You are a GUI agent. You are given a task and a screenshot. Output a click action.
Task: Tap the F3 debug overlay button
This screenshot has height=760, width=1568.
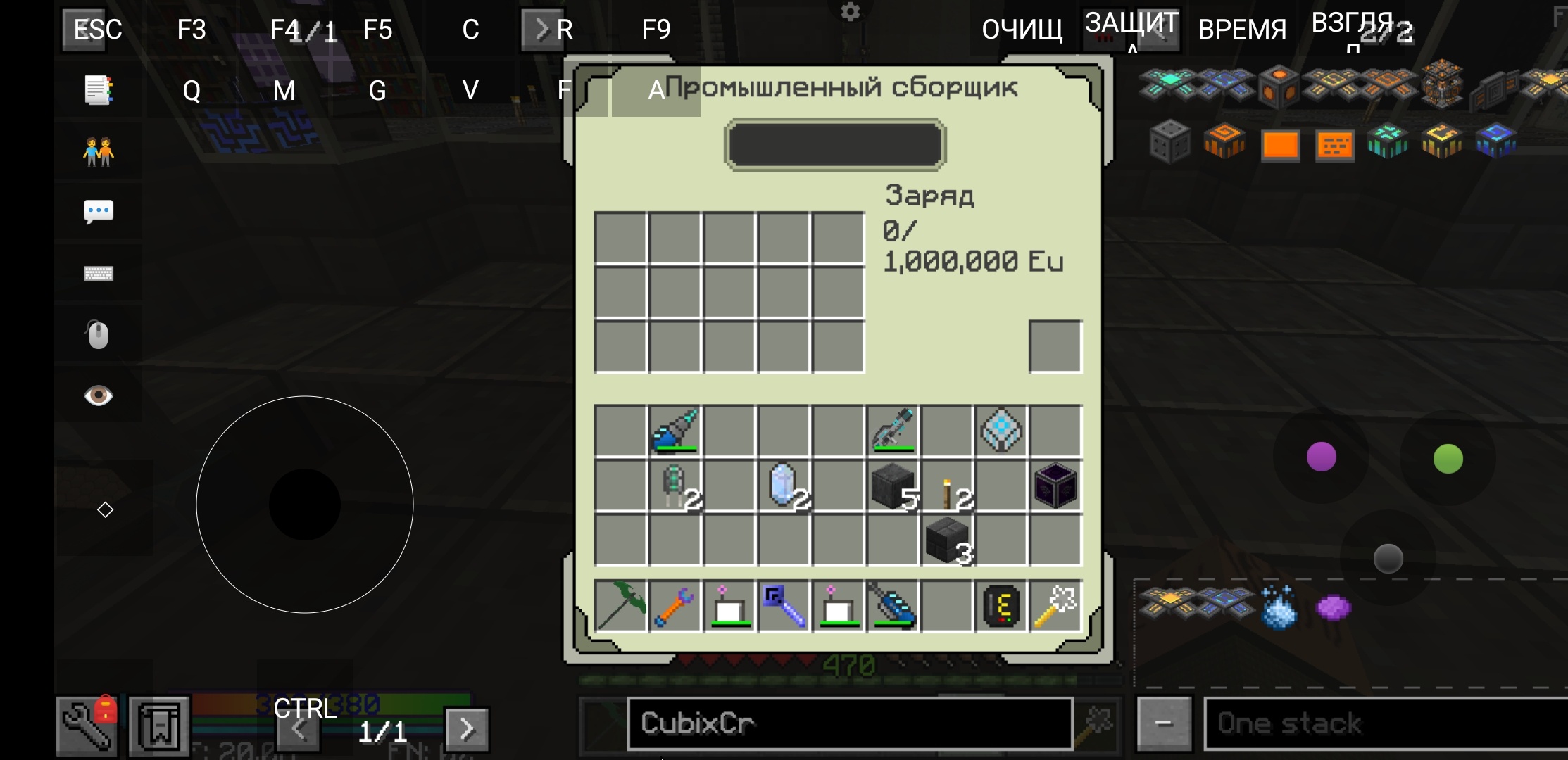(x=192, y=30)
